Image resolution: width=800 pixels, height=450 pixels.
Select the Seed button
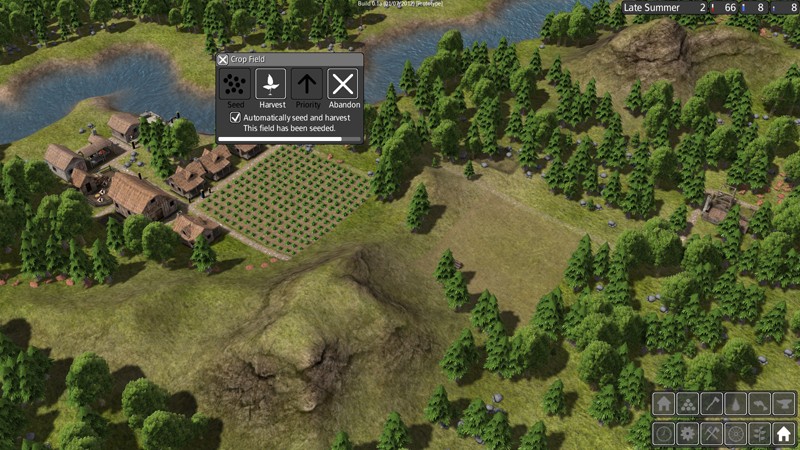[235, 84]
